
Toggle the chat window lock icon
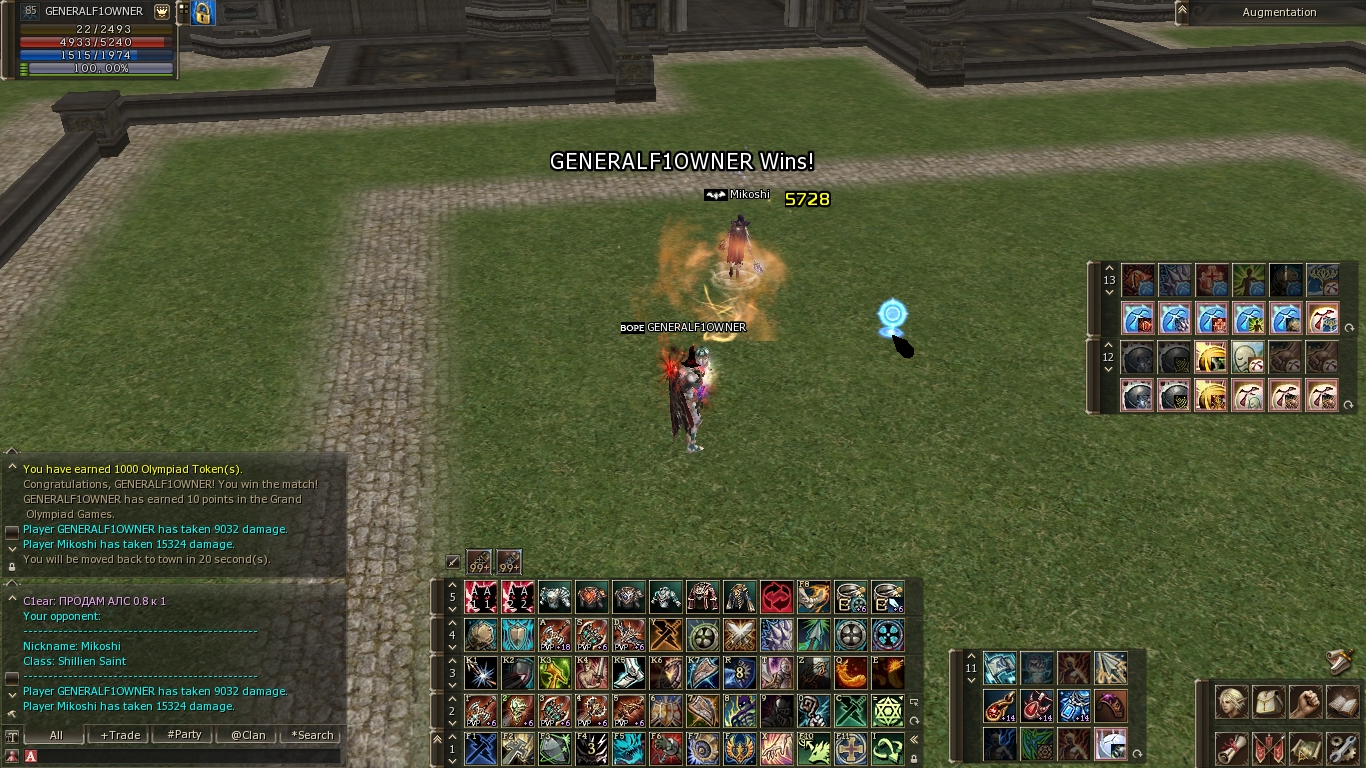tap(12, 567)
